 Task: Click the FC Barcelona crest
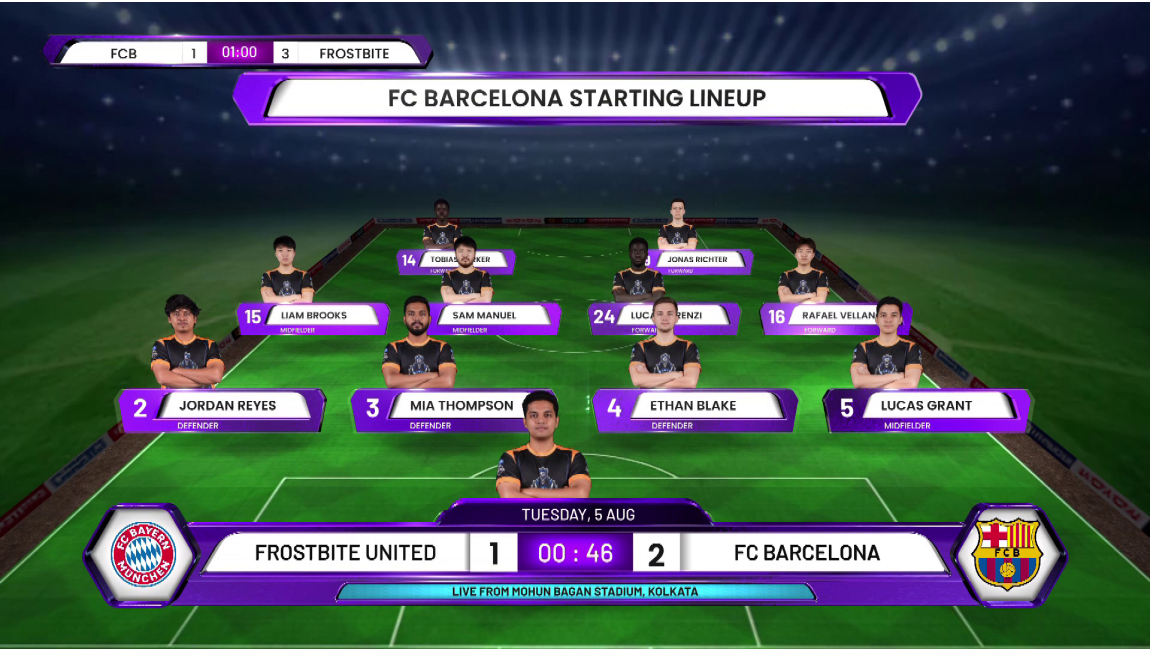[1007, 555]
